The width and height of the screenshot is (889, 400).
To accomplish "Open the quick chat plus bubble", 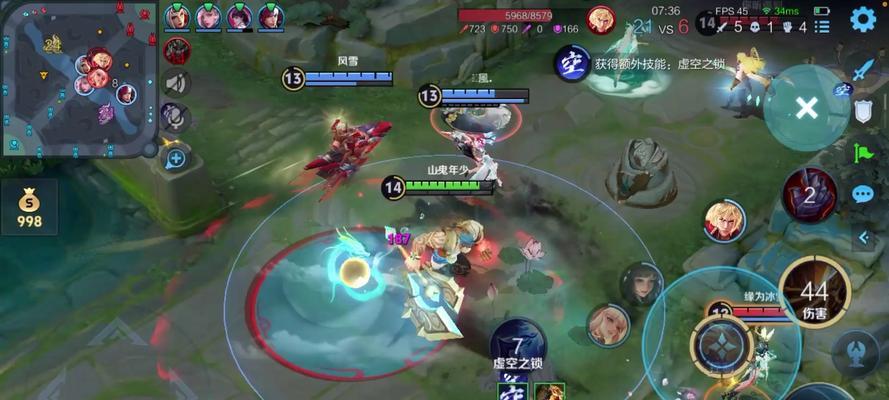I will [176, 158].
